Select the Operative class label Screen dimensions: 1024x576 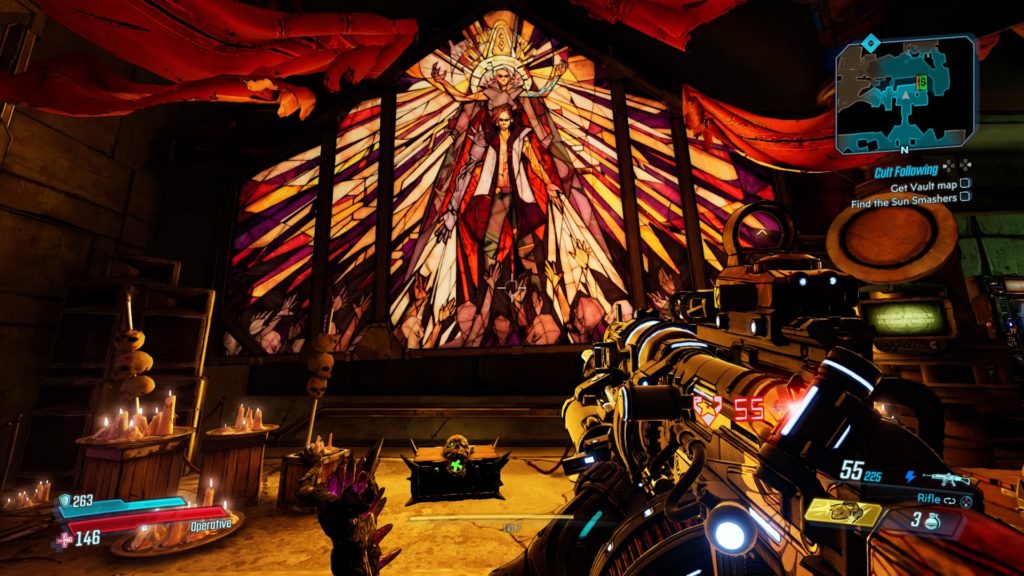210,523
